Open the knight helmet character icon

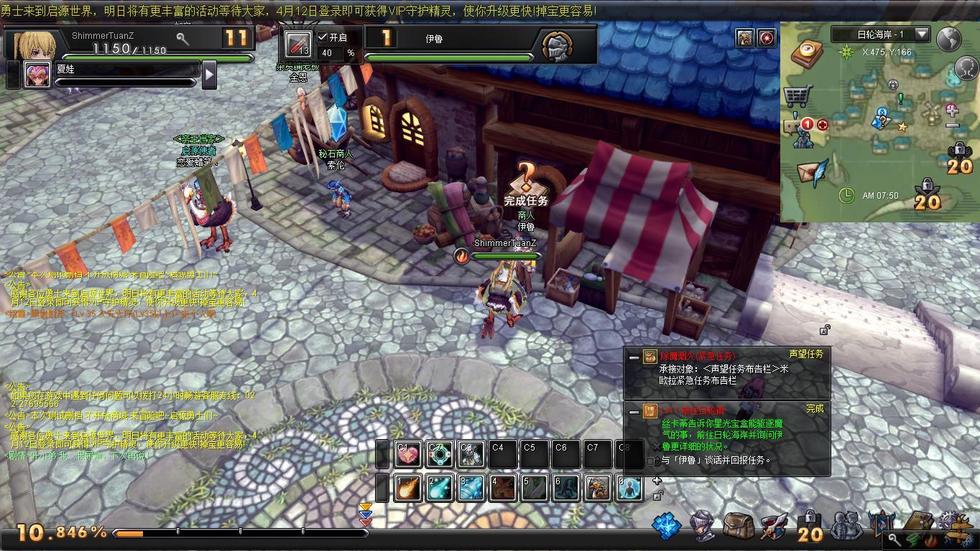click(x=703, y=526)
